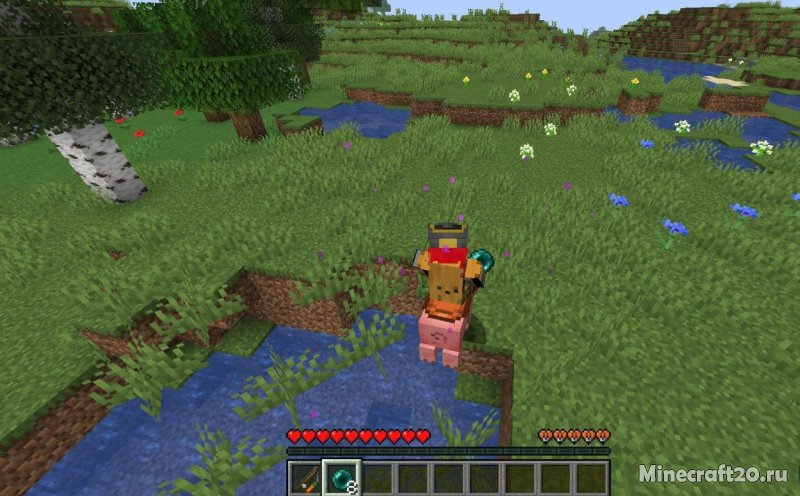Viewport: 800px width, 496px height.
Task: Select the carrot on a stick hotbar slot
Action: coord(306,478)
